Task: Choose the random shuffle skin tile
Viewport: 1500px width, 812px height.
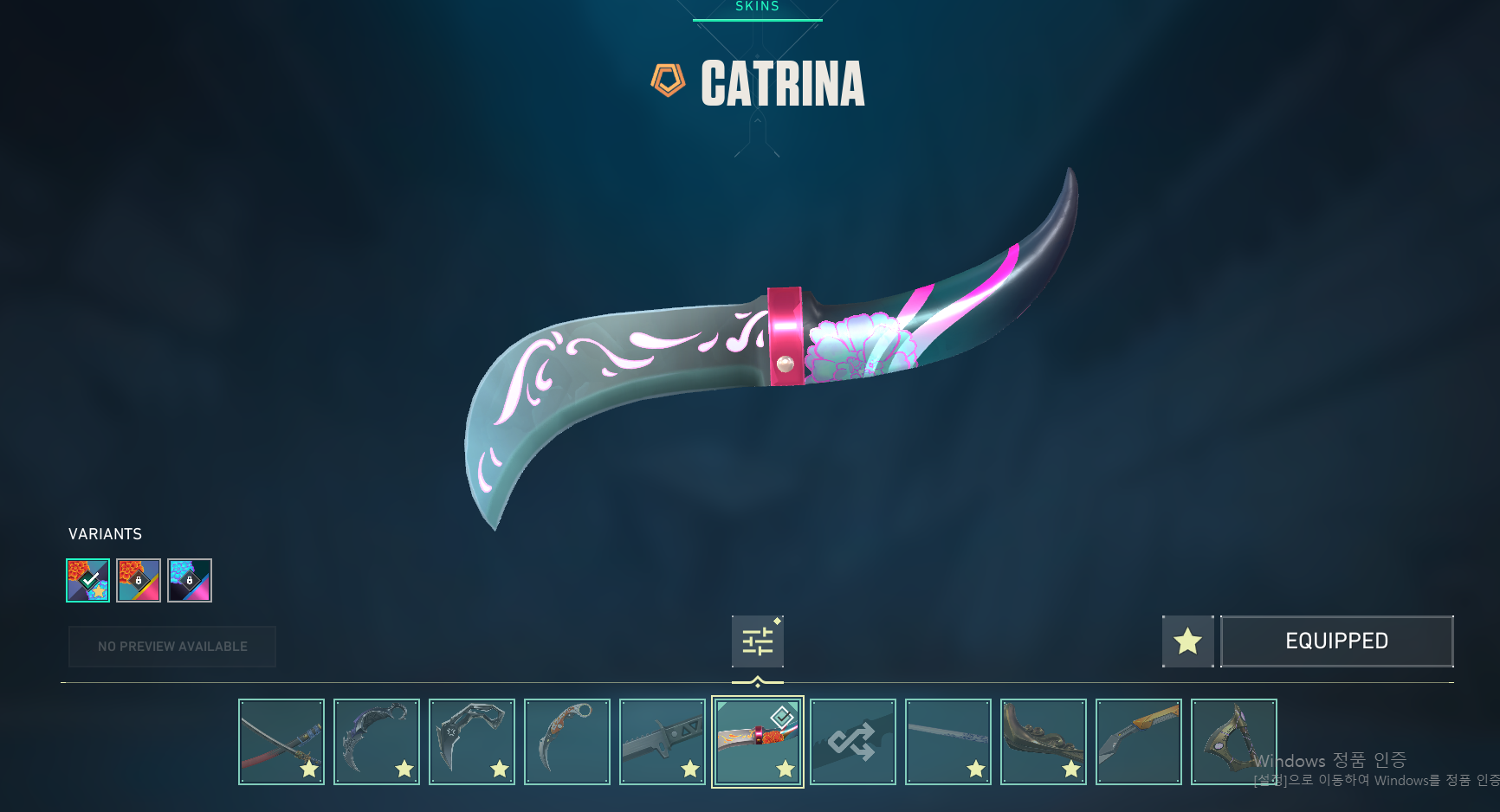Action: [x=853, y=742]
